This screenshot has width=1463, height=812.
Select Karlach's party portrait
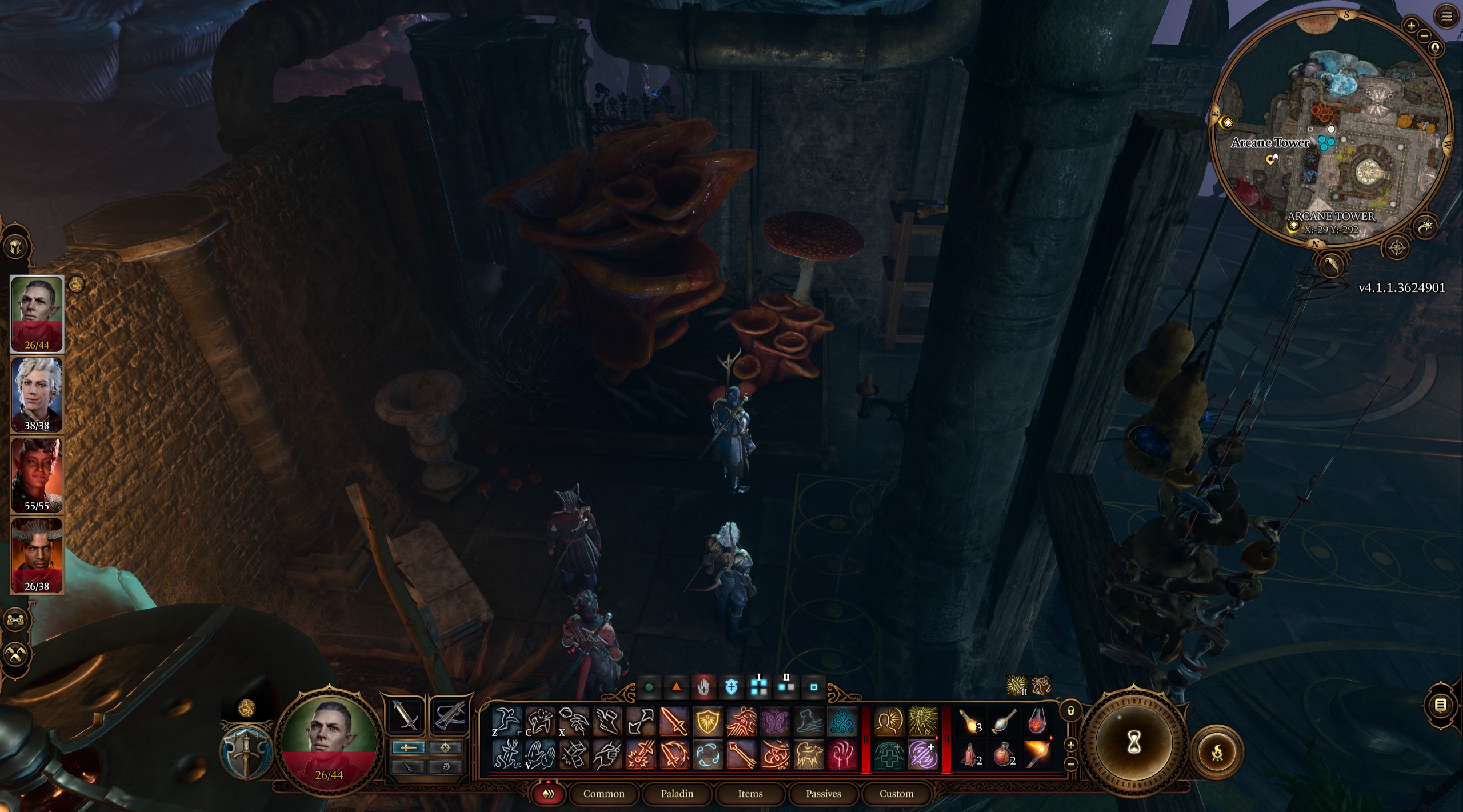coord(37,474)
